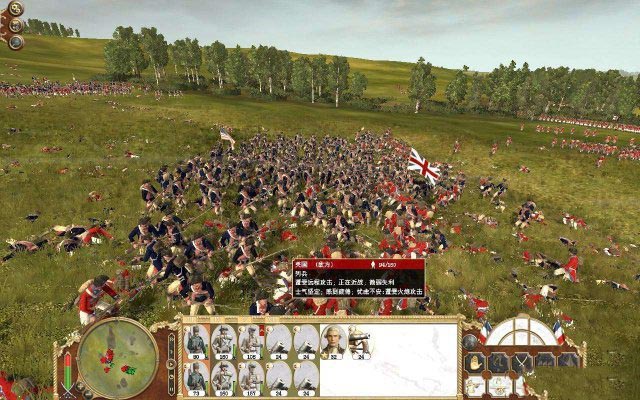Select the general's portrait unit card

pyautogui.click(x=334, y=340)
